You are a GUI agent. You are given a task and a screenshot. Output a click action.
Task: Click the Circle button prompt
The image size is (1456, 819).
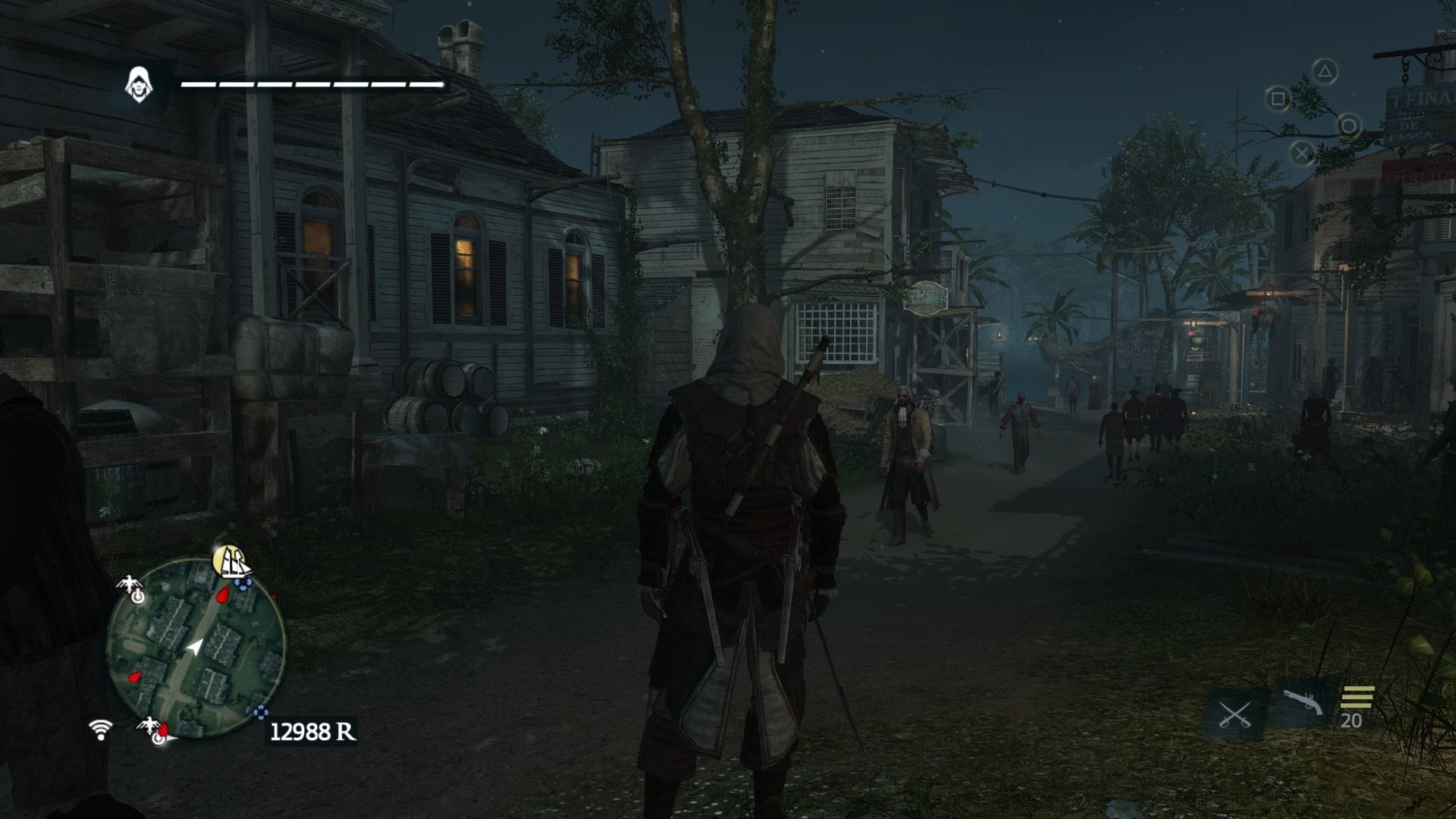[x=1349, y=126]
